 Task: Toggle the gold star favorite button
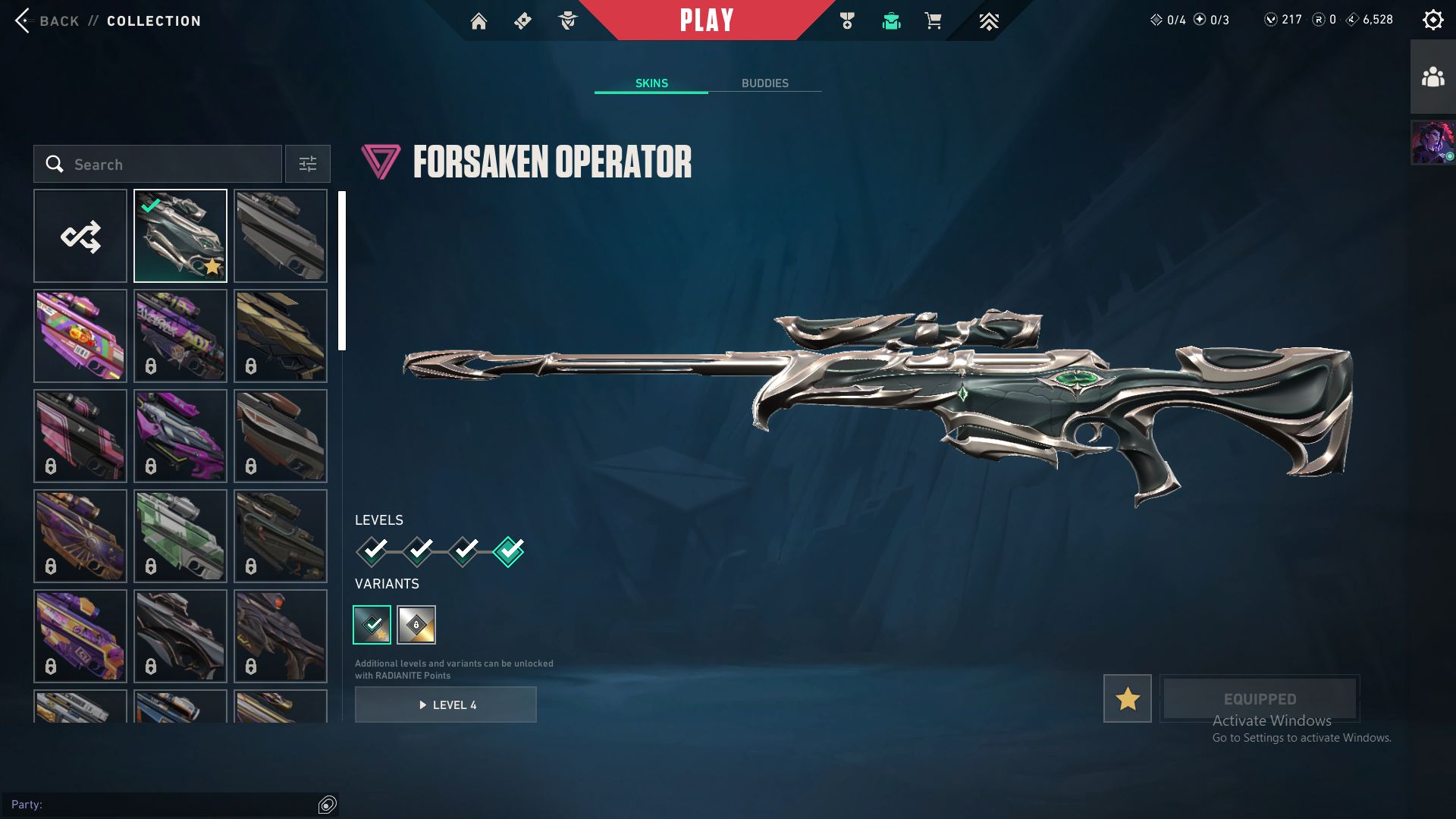click(x=1127, y=698)
